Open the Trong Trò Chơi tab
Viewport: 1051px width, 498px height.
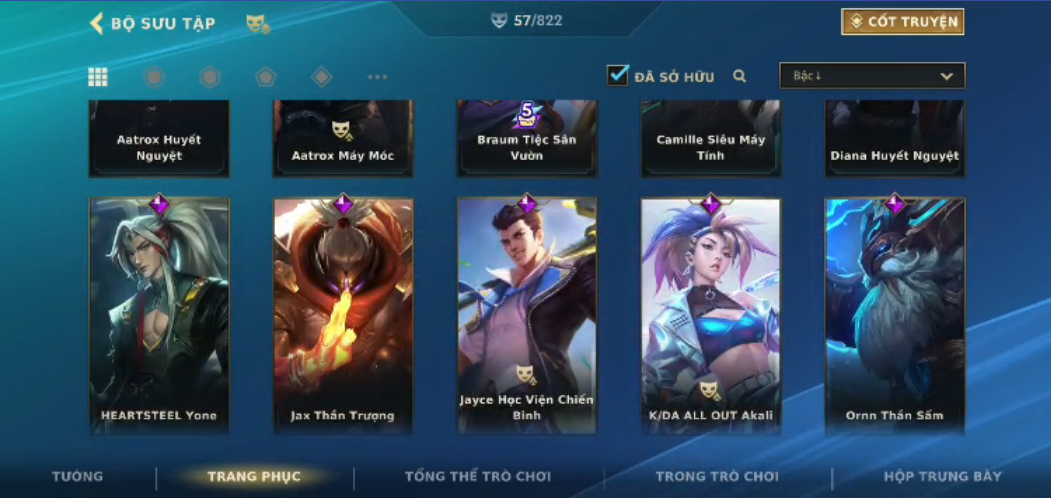point(717,476)
